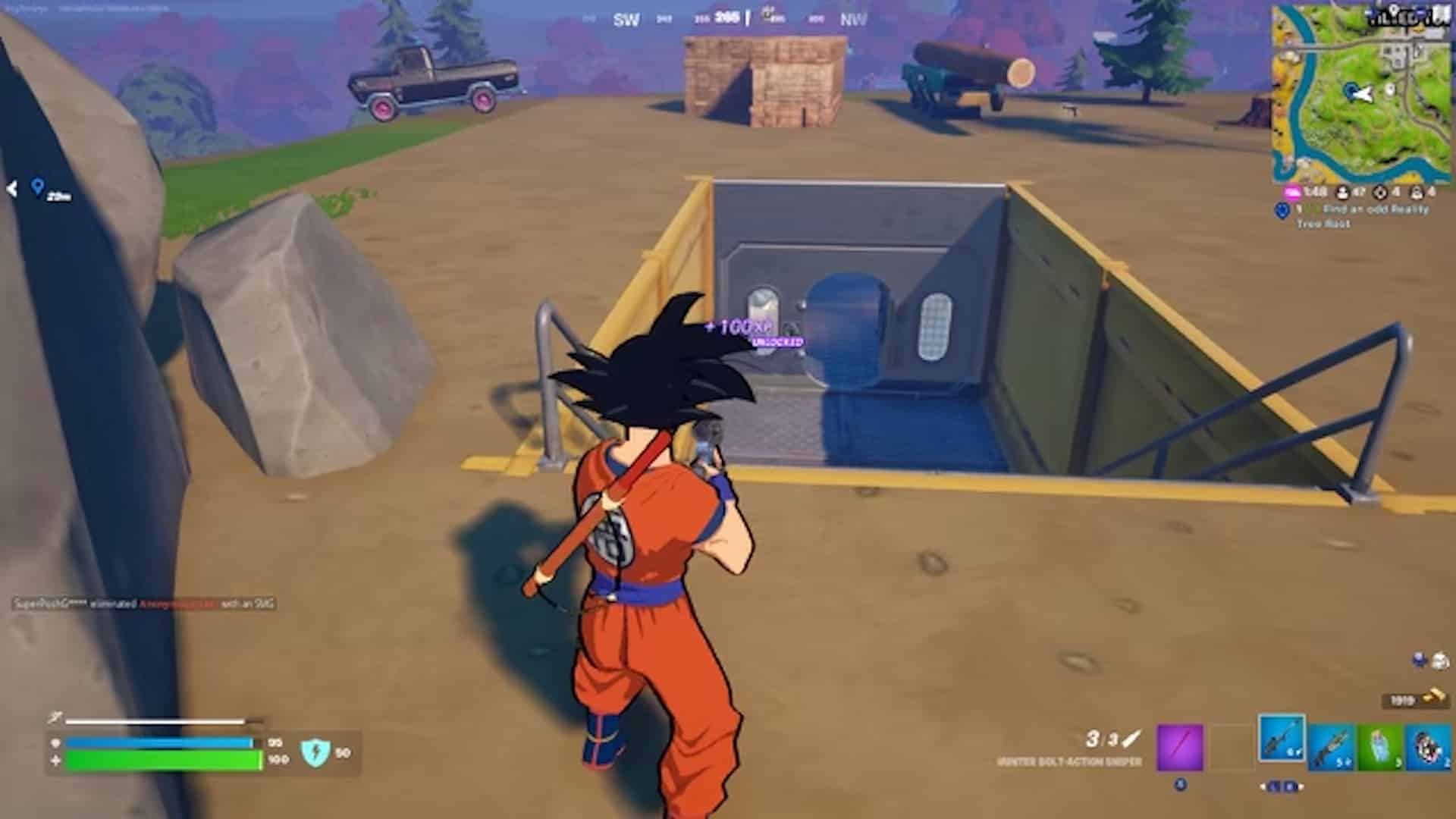Click the blue quest badge icon
This screenshot has height=819, width=1456.
coord(1283,211)
